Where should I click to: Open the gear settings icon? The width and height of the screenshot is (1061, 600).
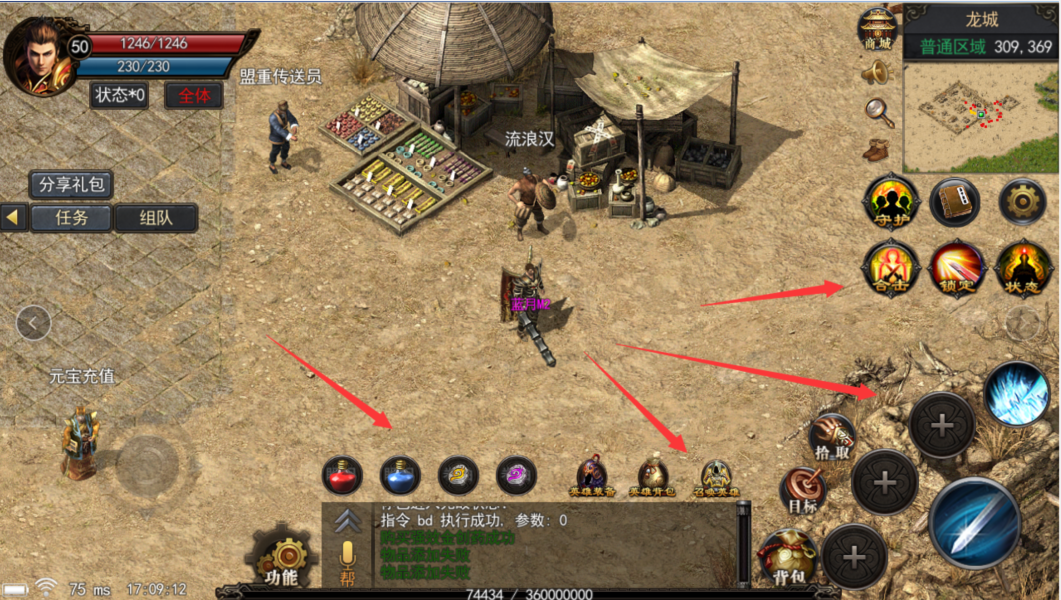click(x=1021, y=201)
